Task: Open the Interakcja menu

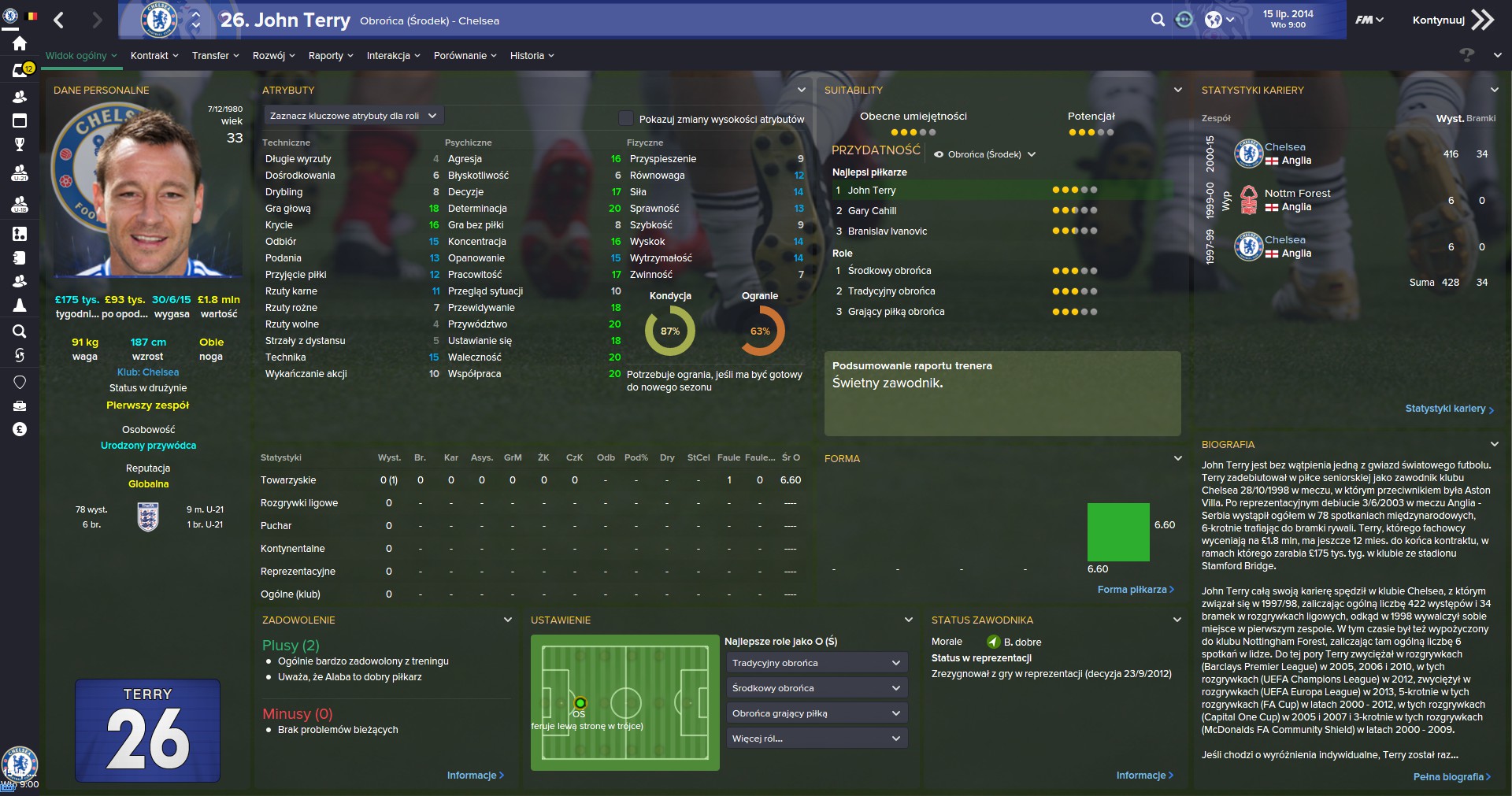Action: pyautogui.click(x=393, y=56)
